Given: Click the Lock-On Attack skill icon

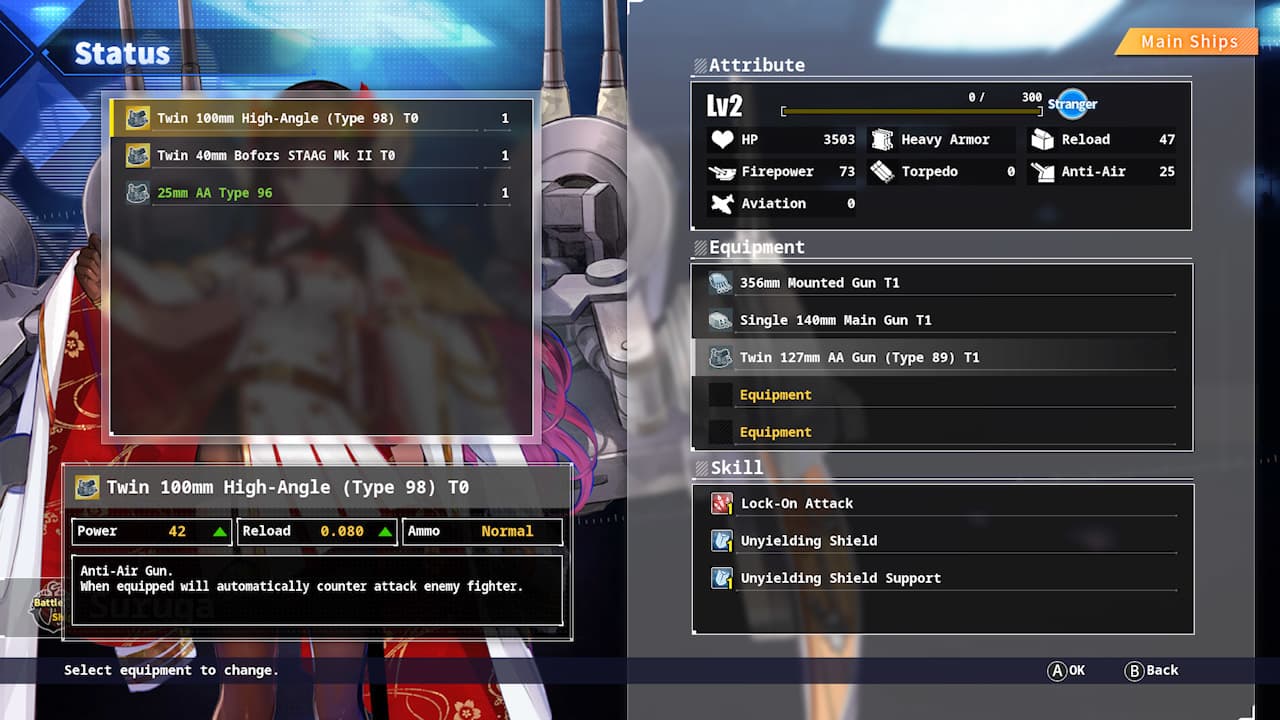Looking at the screenshot, I should 721,503.
